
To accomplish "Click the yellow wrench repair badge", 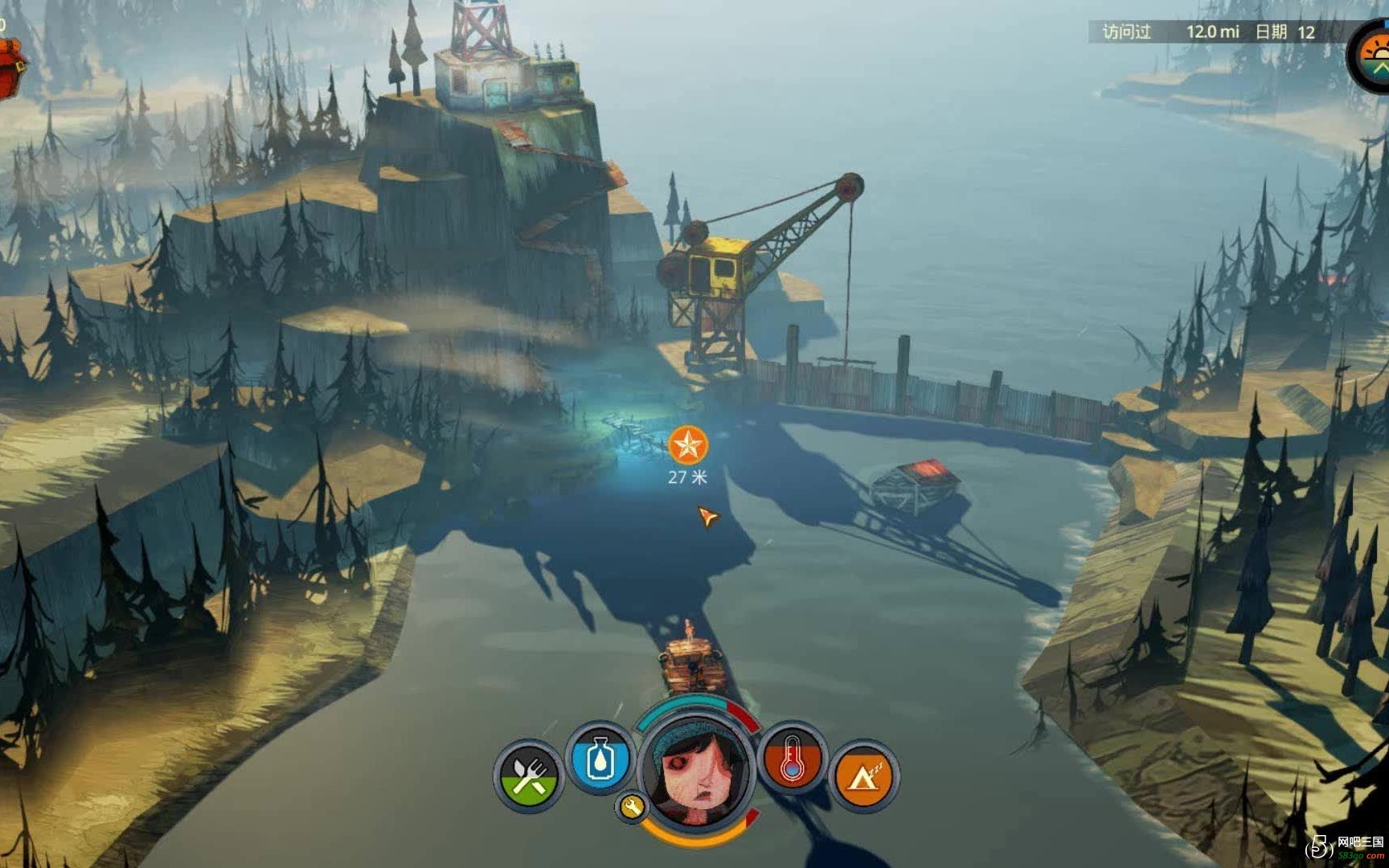I will 632,806.
